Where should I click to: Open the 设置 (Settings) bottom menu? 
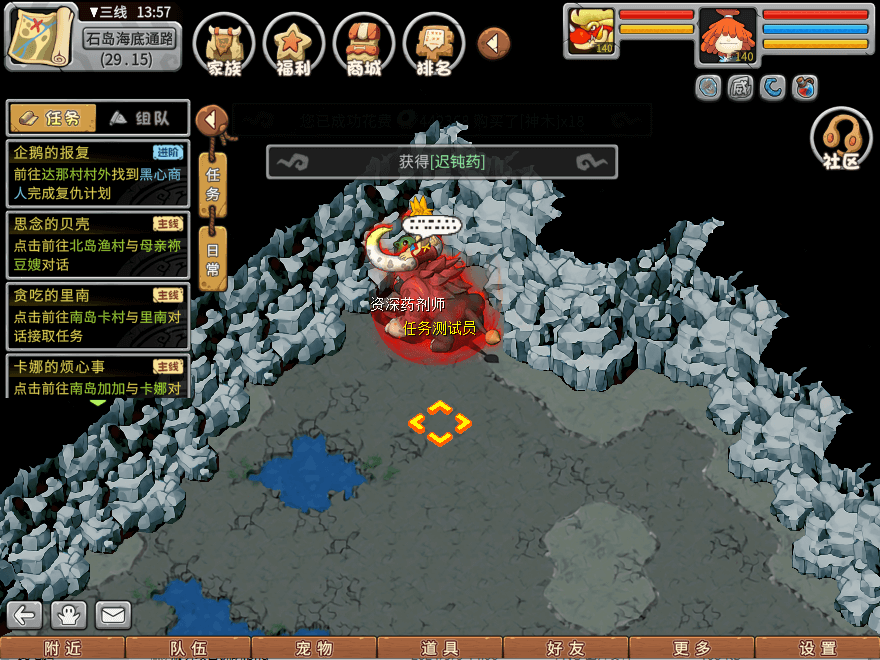(818, 648)
